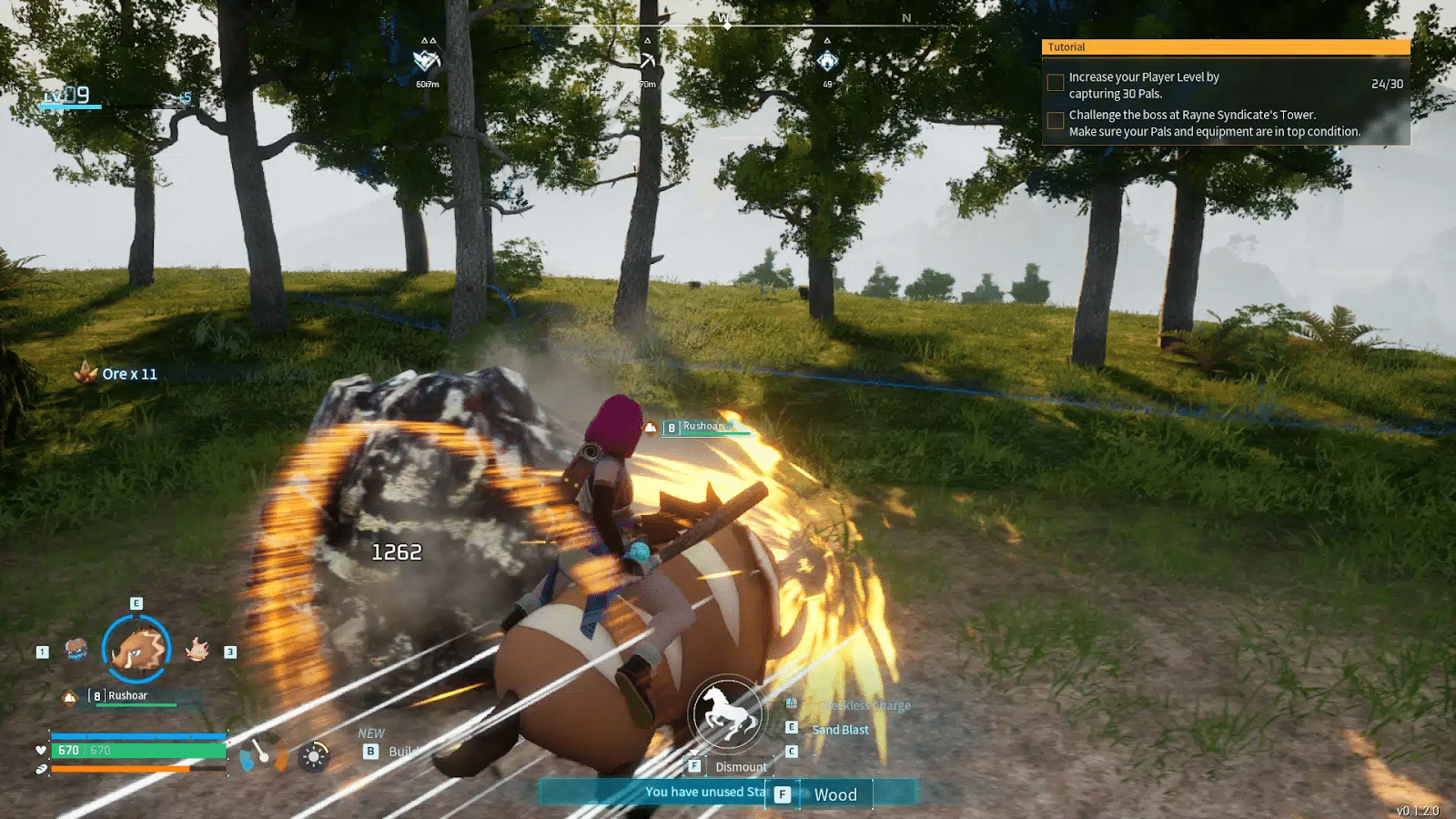Choose the pink pal in party slot 3
This screenshot has width=1456, height=819.
click(x=197, y=650)
